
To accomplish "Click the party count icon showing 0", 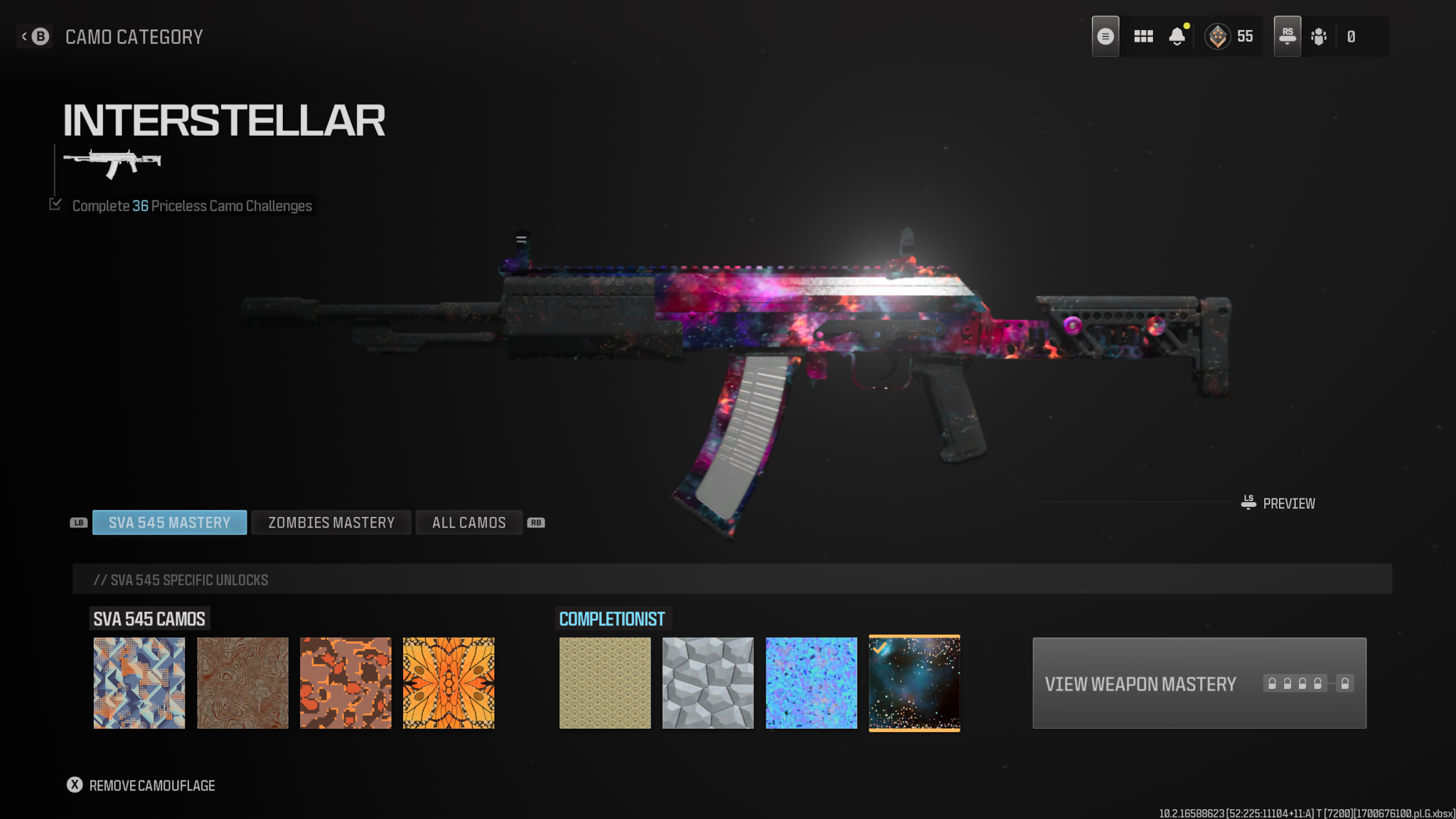I will click(x=1349, y=36).
